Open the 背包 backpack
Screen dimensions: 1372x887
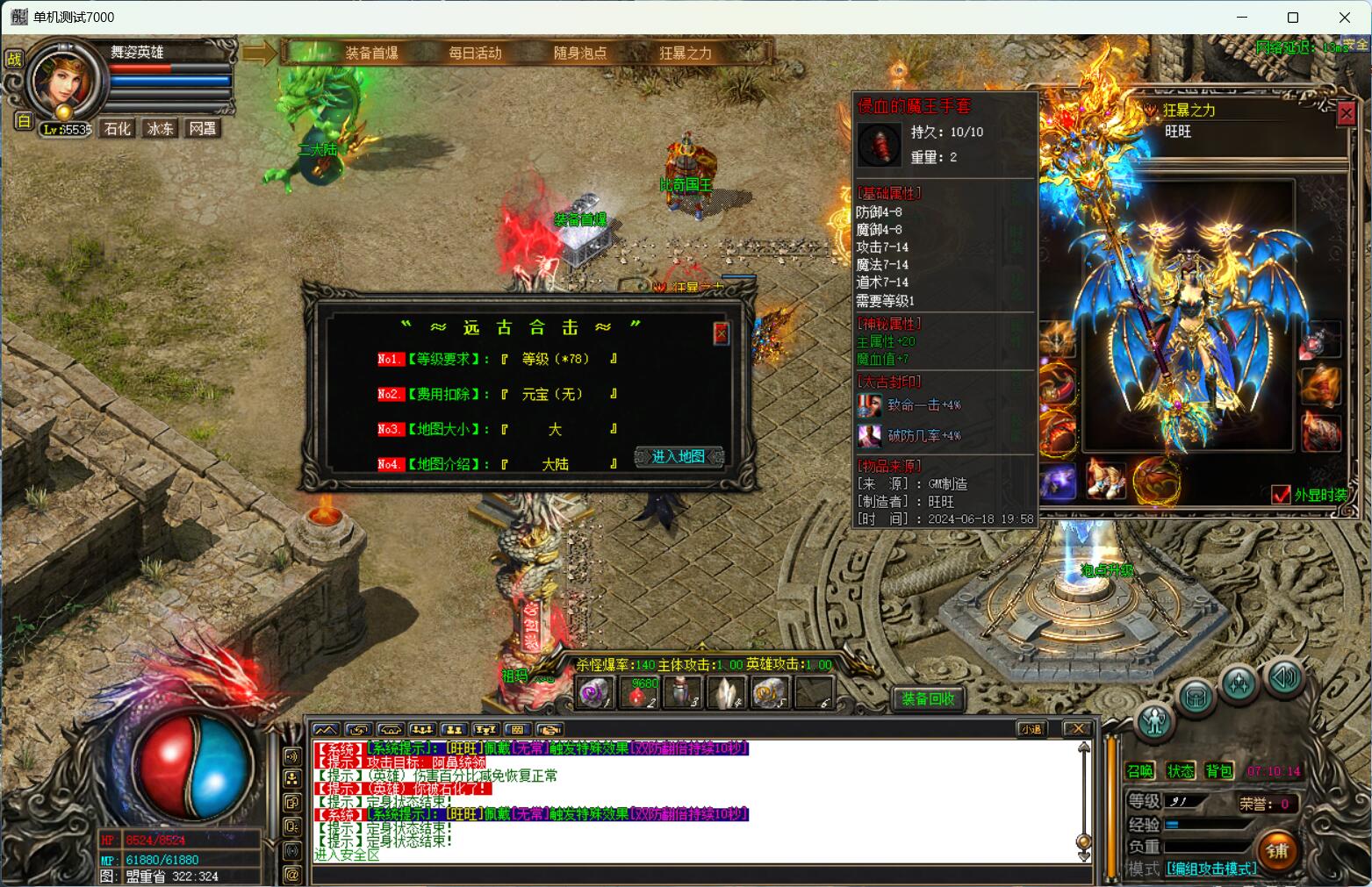1219,770
